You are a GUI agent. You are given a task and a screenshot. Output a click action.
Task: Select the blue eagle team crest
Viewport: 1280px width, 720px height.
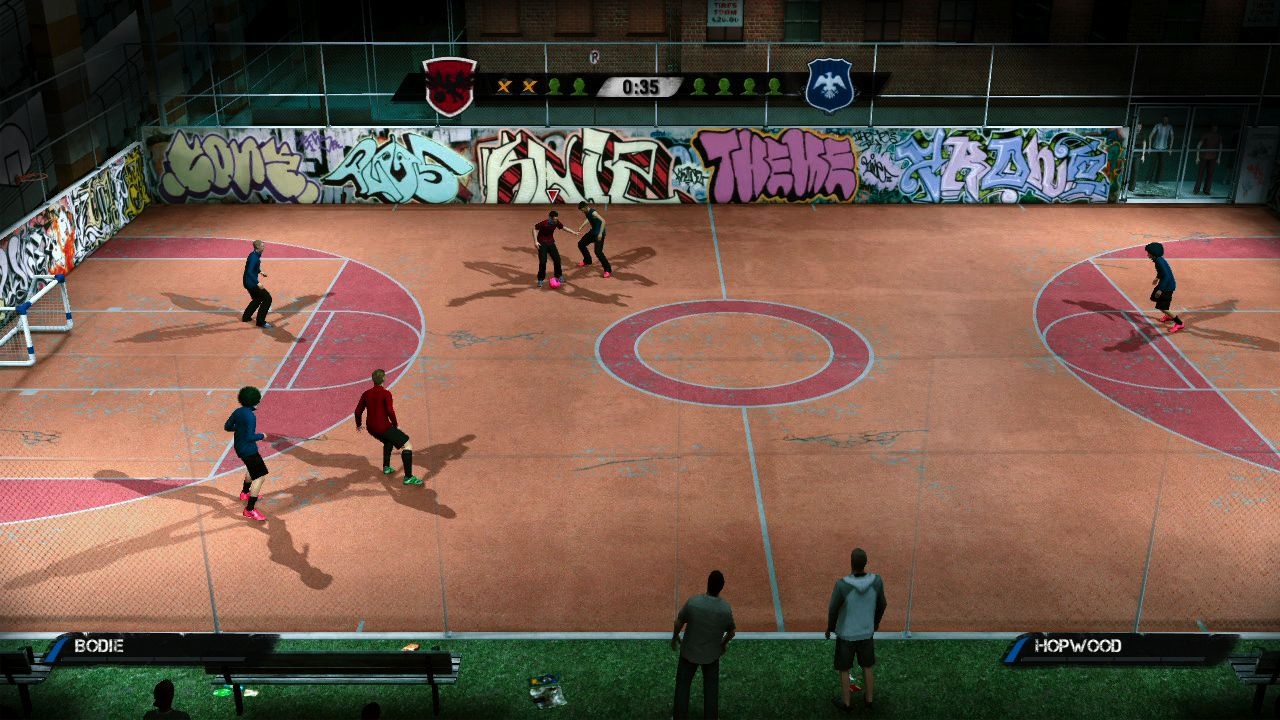pos(828,82)
